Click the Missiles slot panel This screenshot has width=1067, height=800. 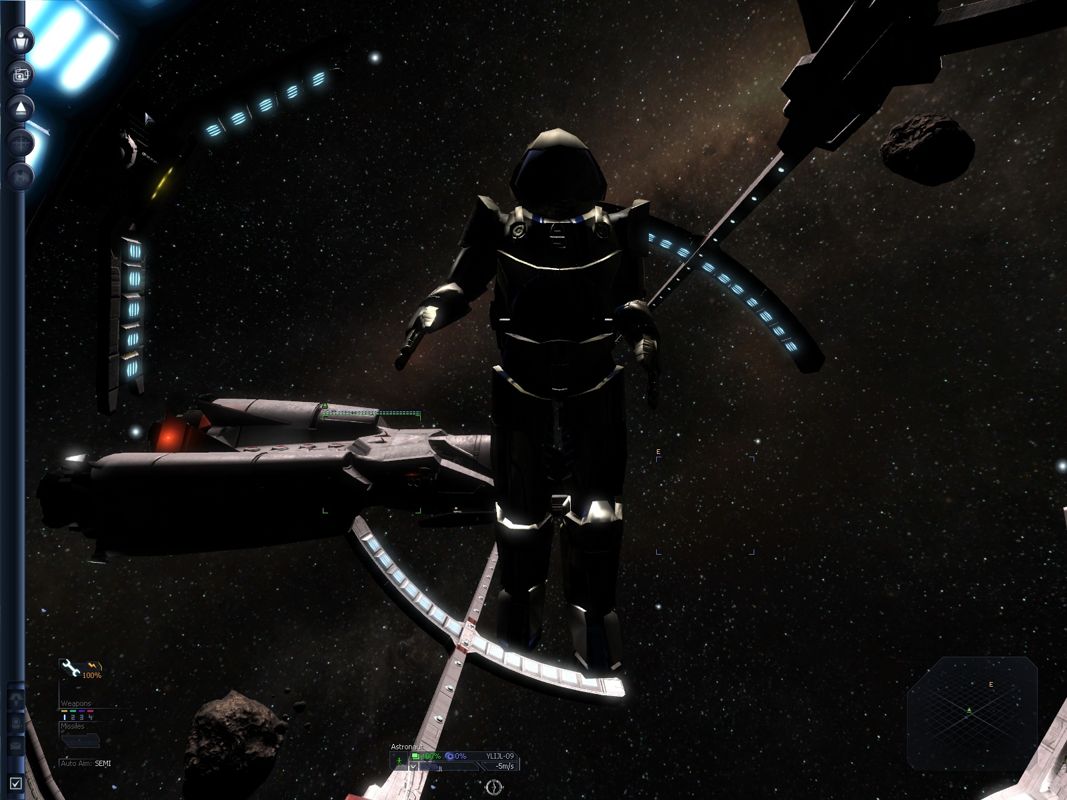(80, 740)
